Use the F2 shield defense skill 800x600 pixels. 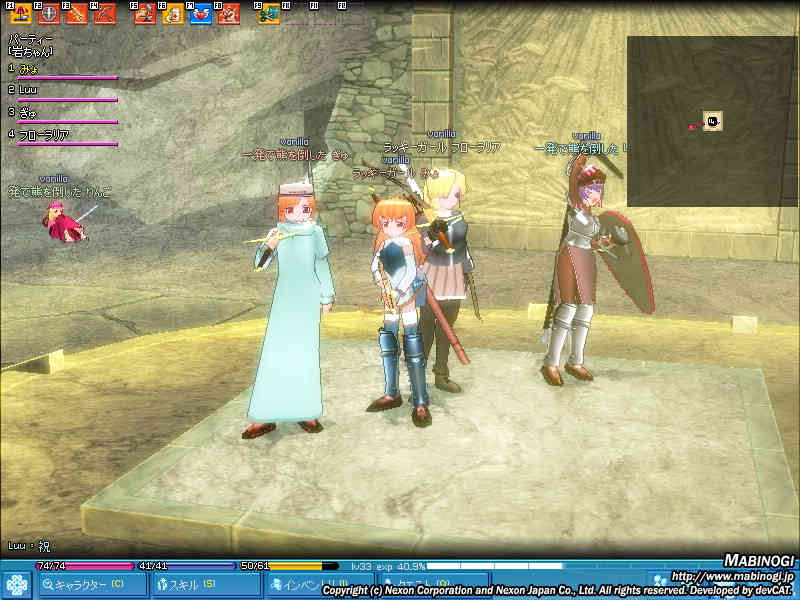tap(48, 14)
